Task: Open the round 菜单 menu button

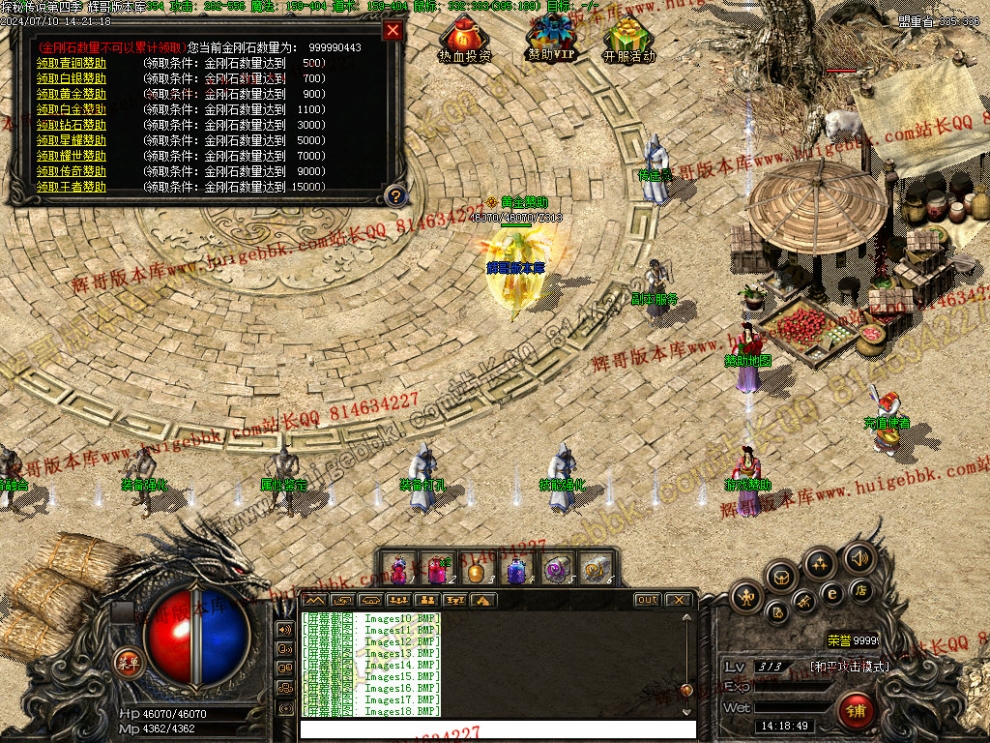Action: coord(128,662)
